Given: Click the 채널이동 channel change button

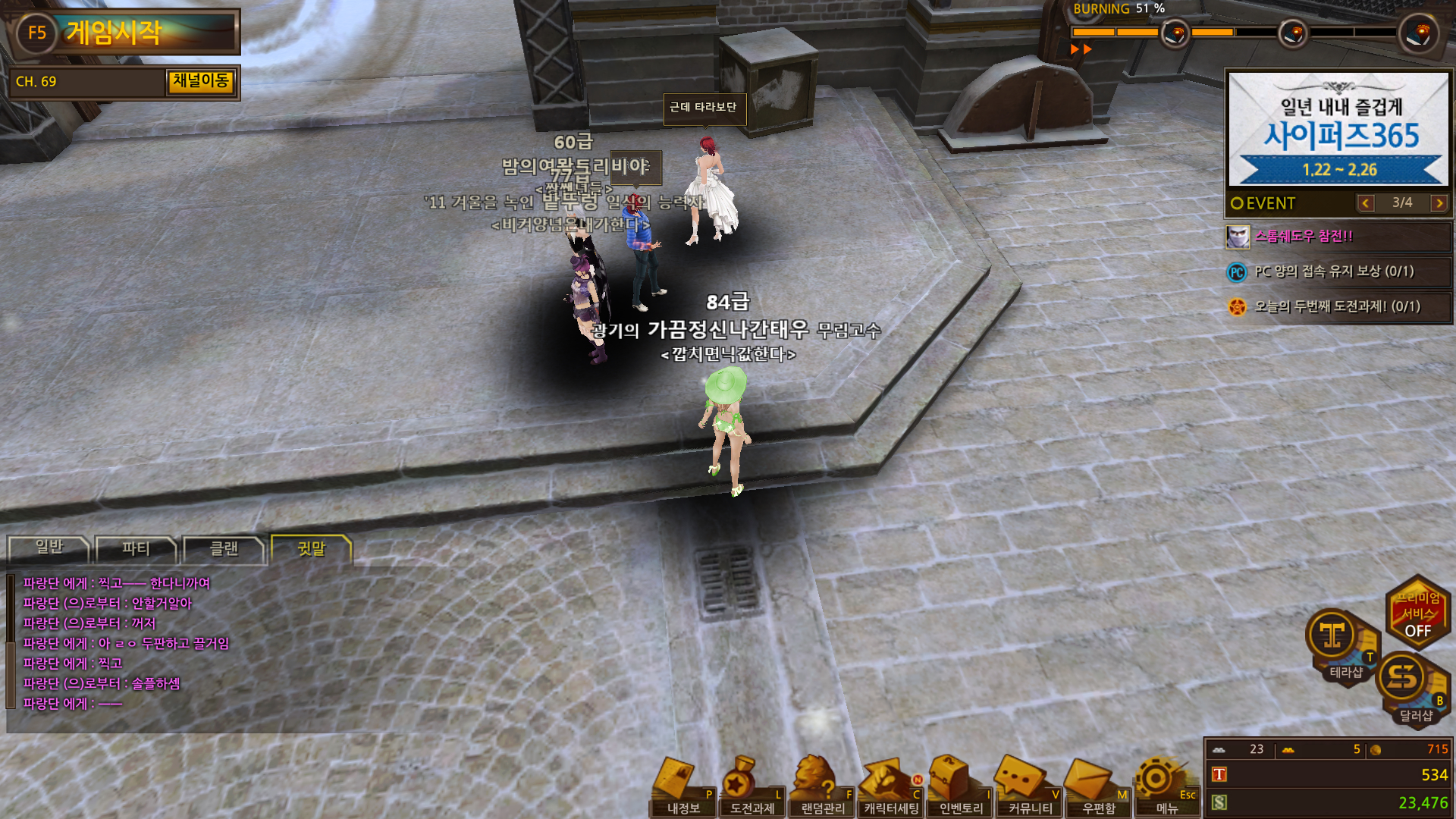Looking at the screenshot, I should coord(201,81).
